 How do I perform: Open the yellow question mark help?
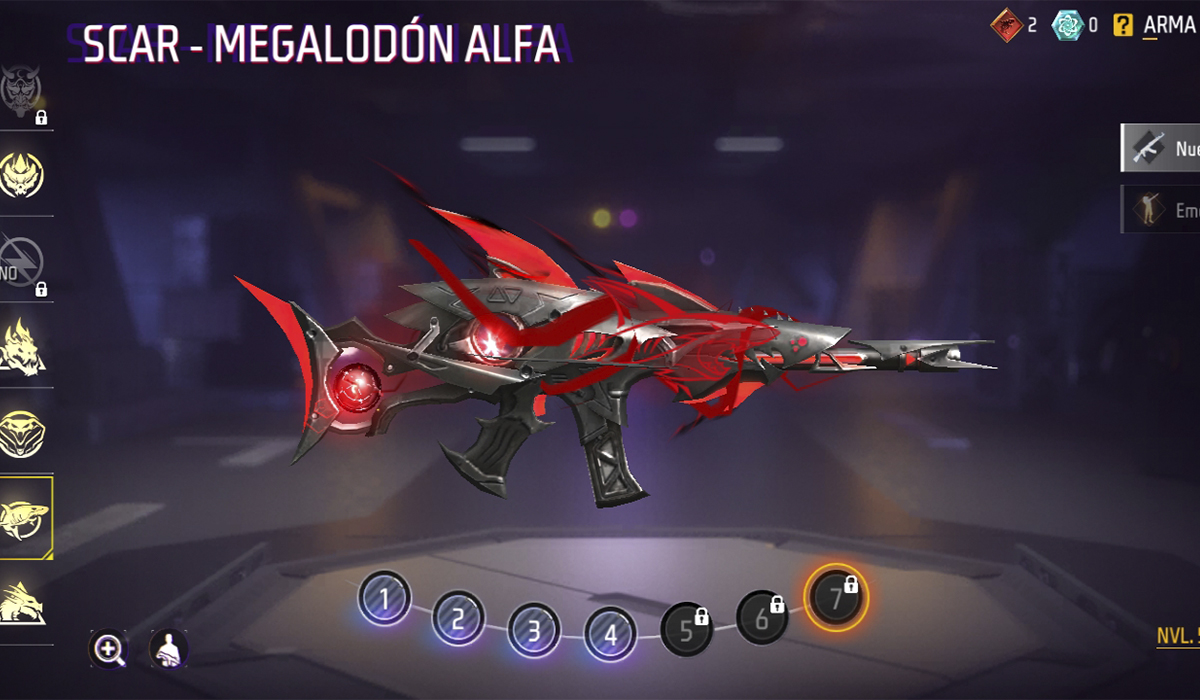(x=1124, y=25)
